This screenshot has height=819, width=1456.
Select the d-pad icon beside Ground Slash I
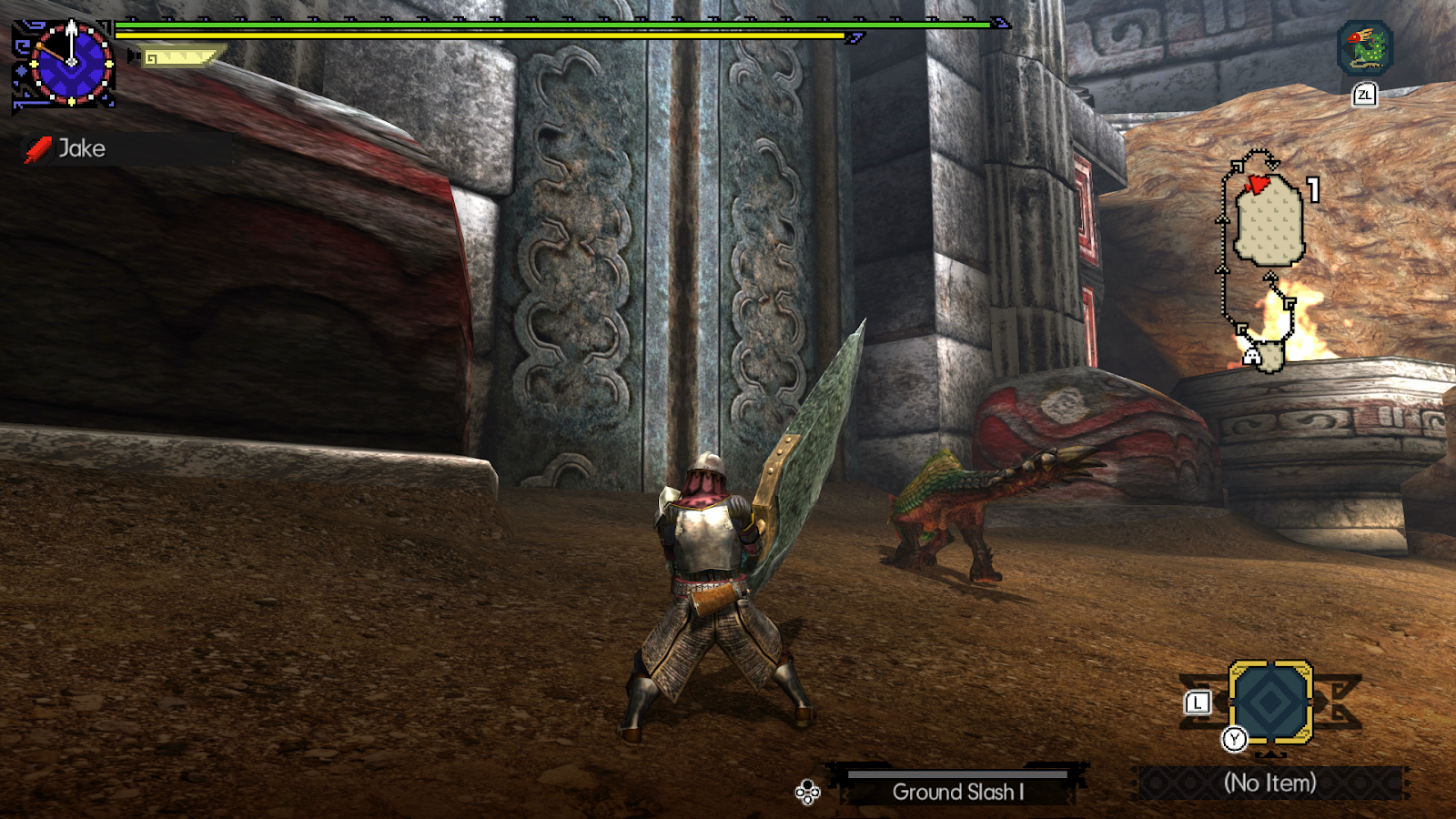coord(806,793)
